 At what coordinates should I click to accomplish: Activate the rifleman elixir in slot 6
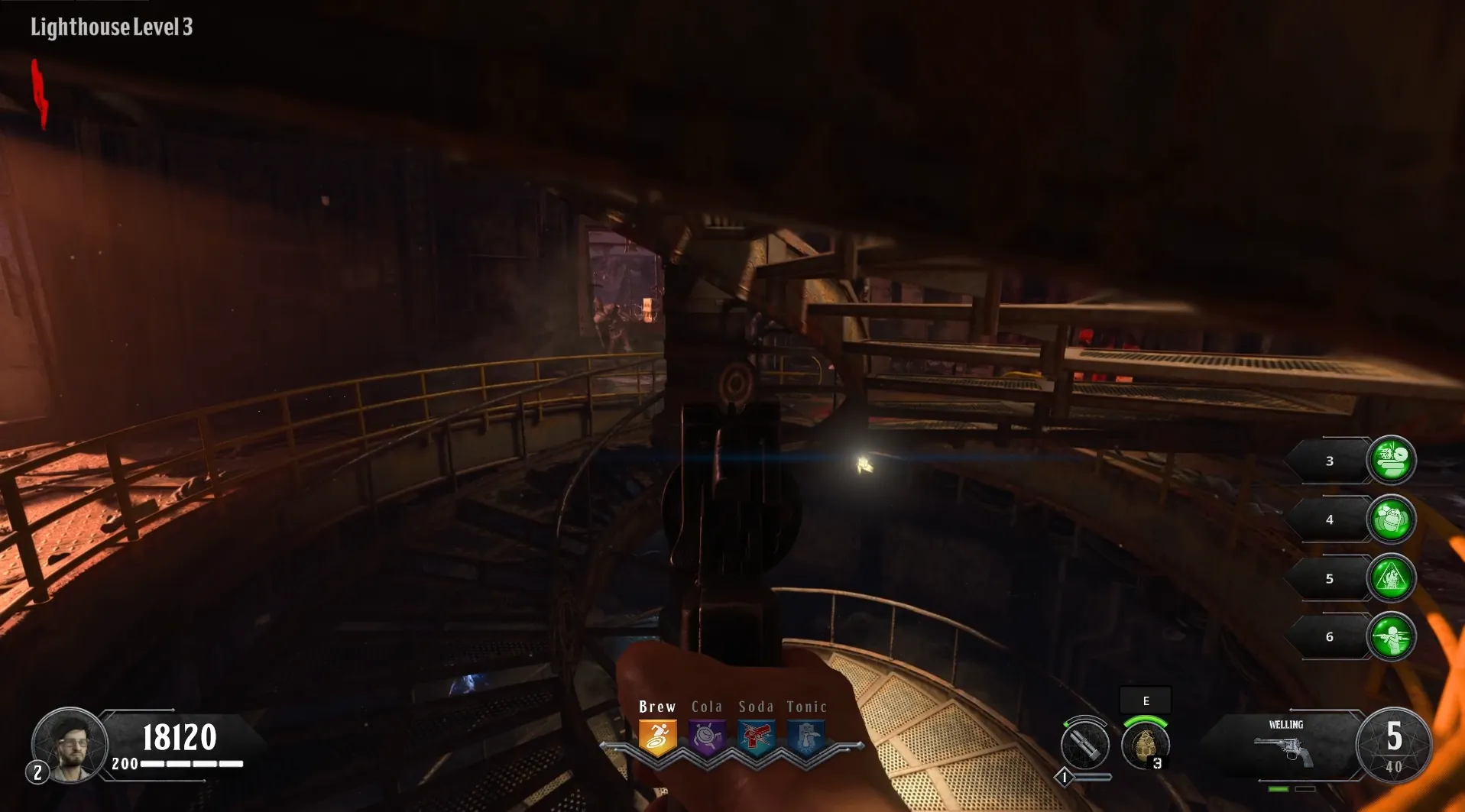[x=1391, y=636]
